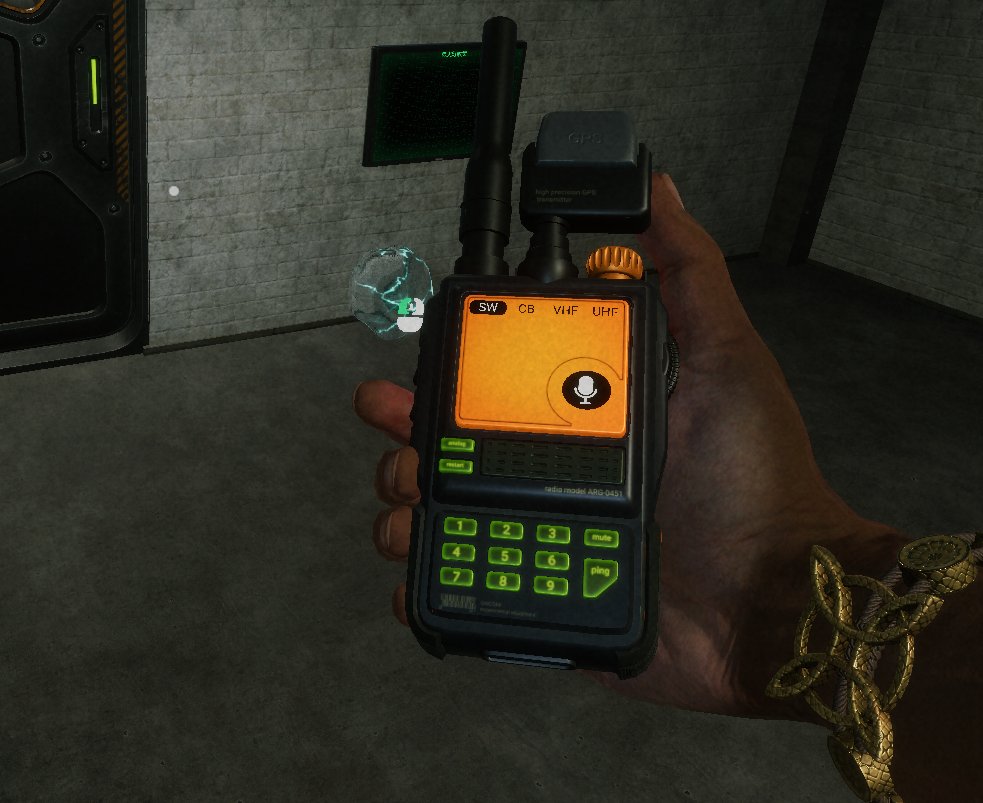Switch the radio to UHF

tap(604, 312)
